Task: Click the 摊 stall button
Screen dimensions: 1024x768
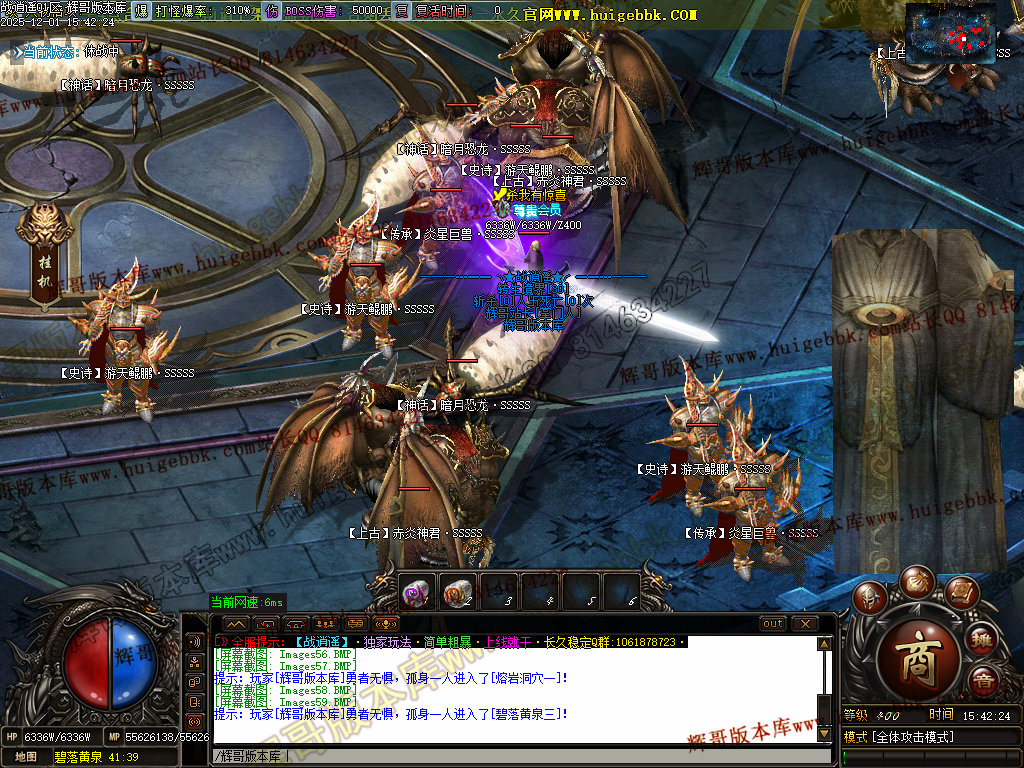Action: (x=983, y=640)
